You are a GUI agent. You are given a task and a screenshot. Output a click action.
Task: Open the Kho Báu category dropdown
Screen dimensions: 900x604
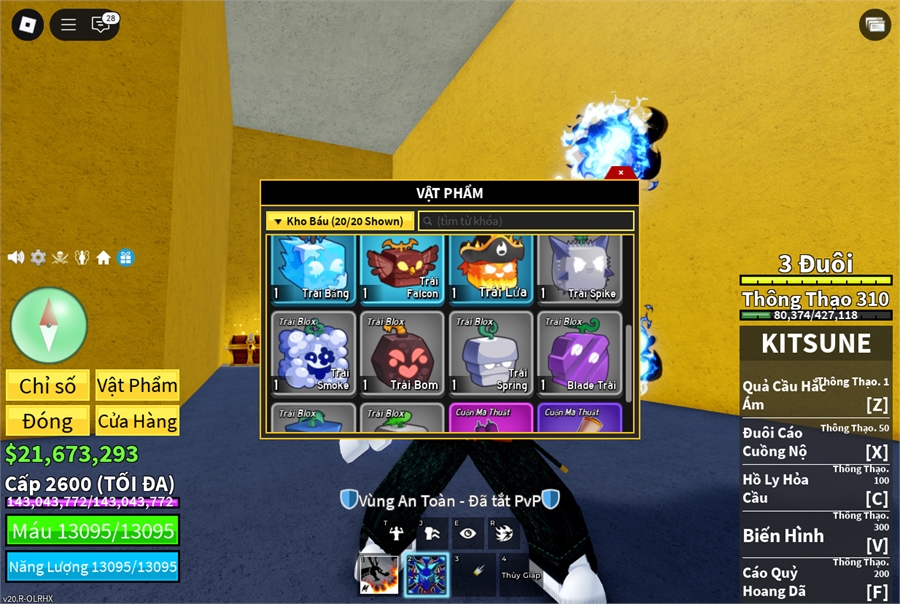click(339, 221)
